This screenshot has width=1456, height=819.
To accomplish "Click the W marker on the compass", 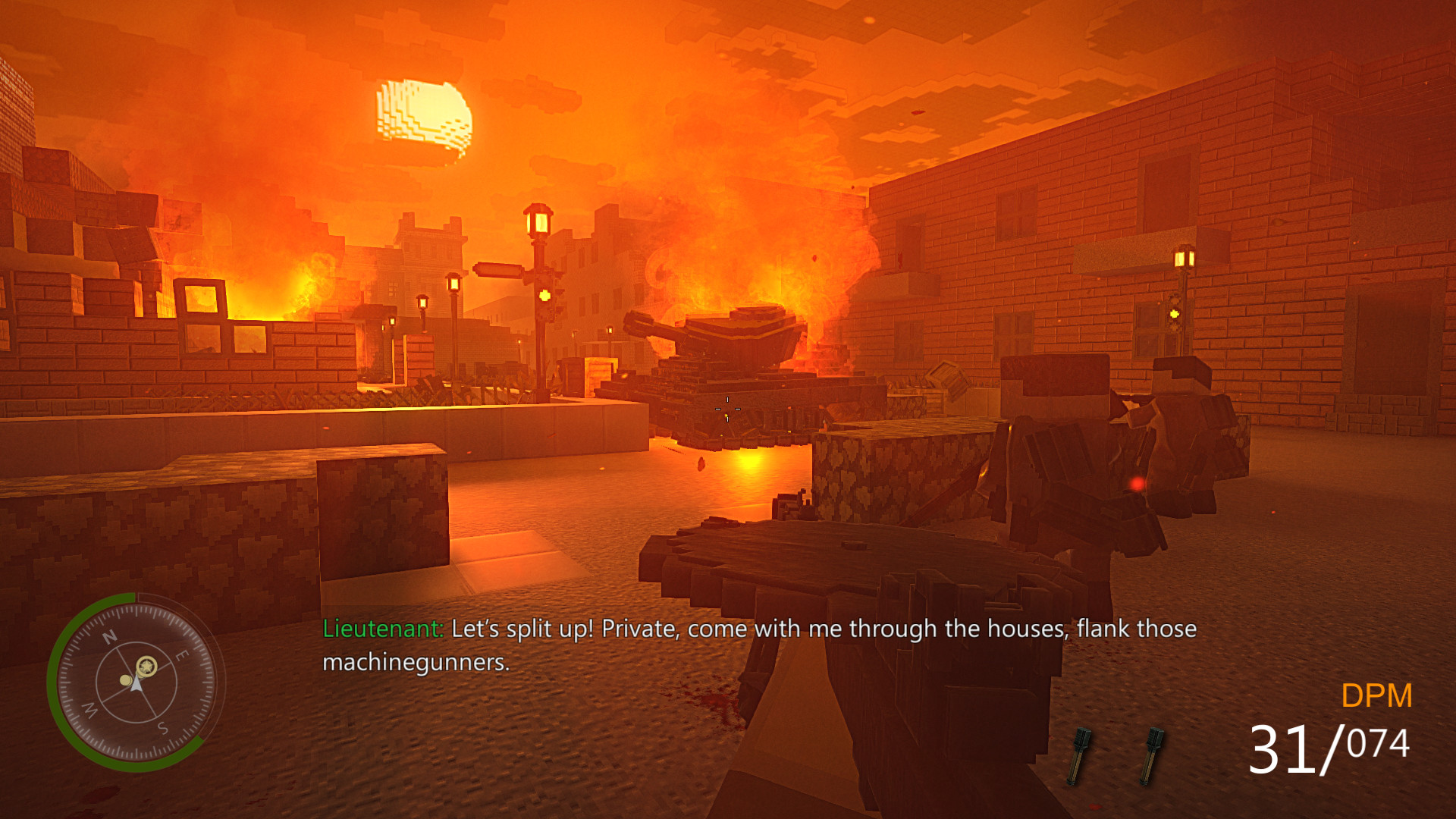I will coord(89,710).
